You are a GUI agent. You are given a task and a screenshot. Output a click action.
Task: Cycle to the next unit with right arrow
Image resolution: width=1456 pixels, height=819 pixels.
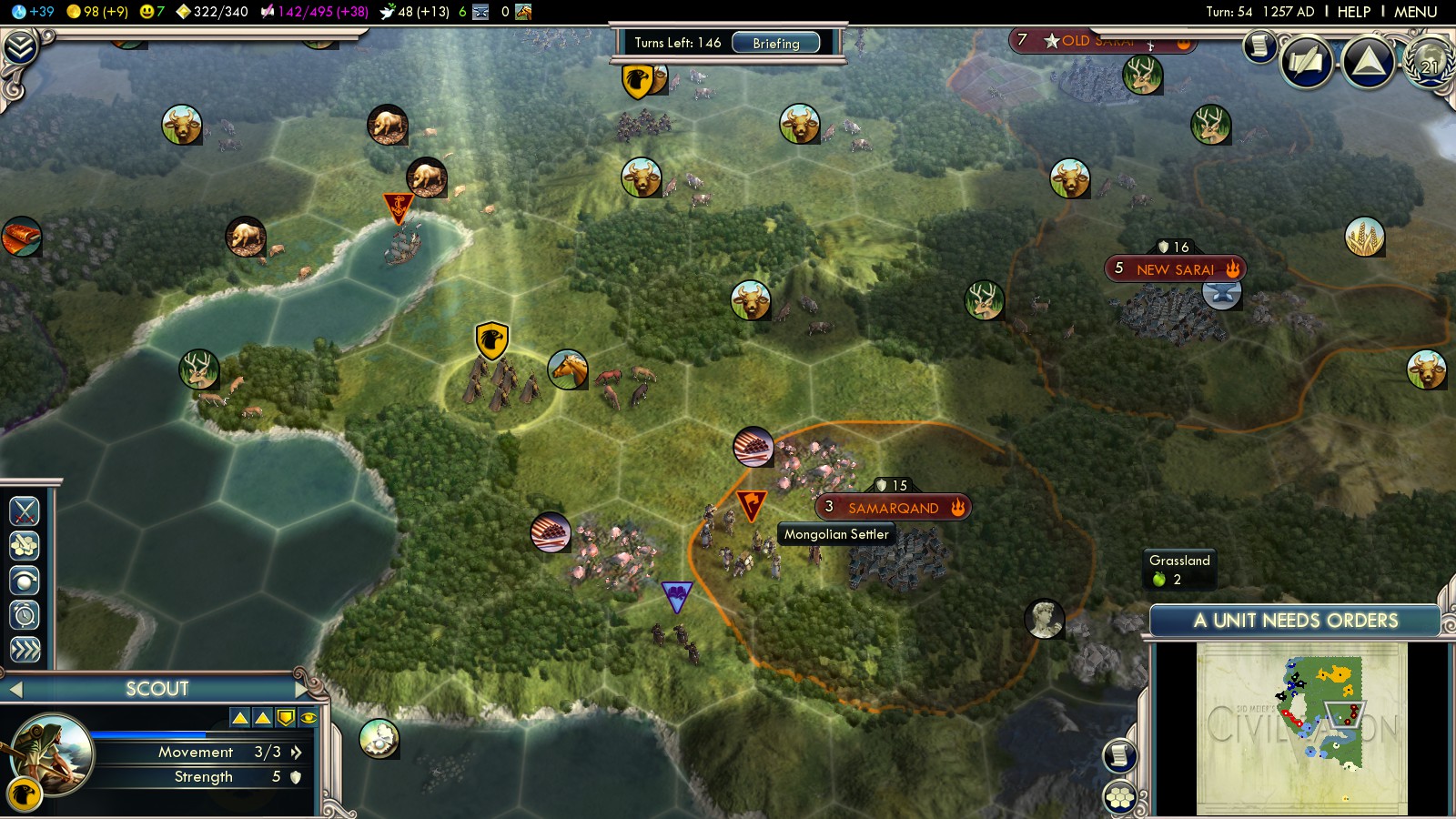pos(301,689)
